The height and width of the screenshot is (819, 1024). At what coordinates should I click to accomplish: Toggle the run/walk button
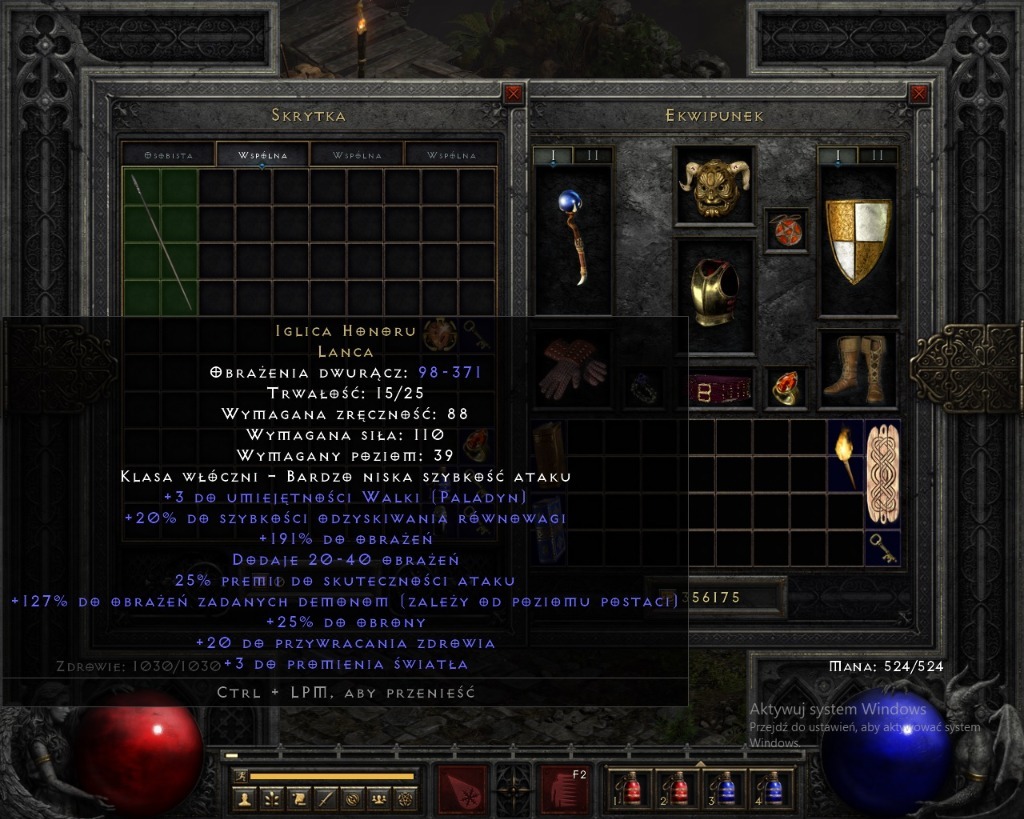240,775
